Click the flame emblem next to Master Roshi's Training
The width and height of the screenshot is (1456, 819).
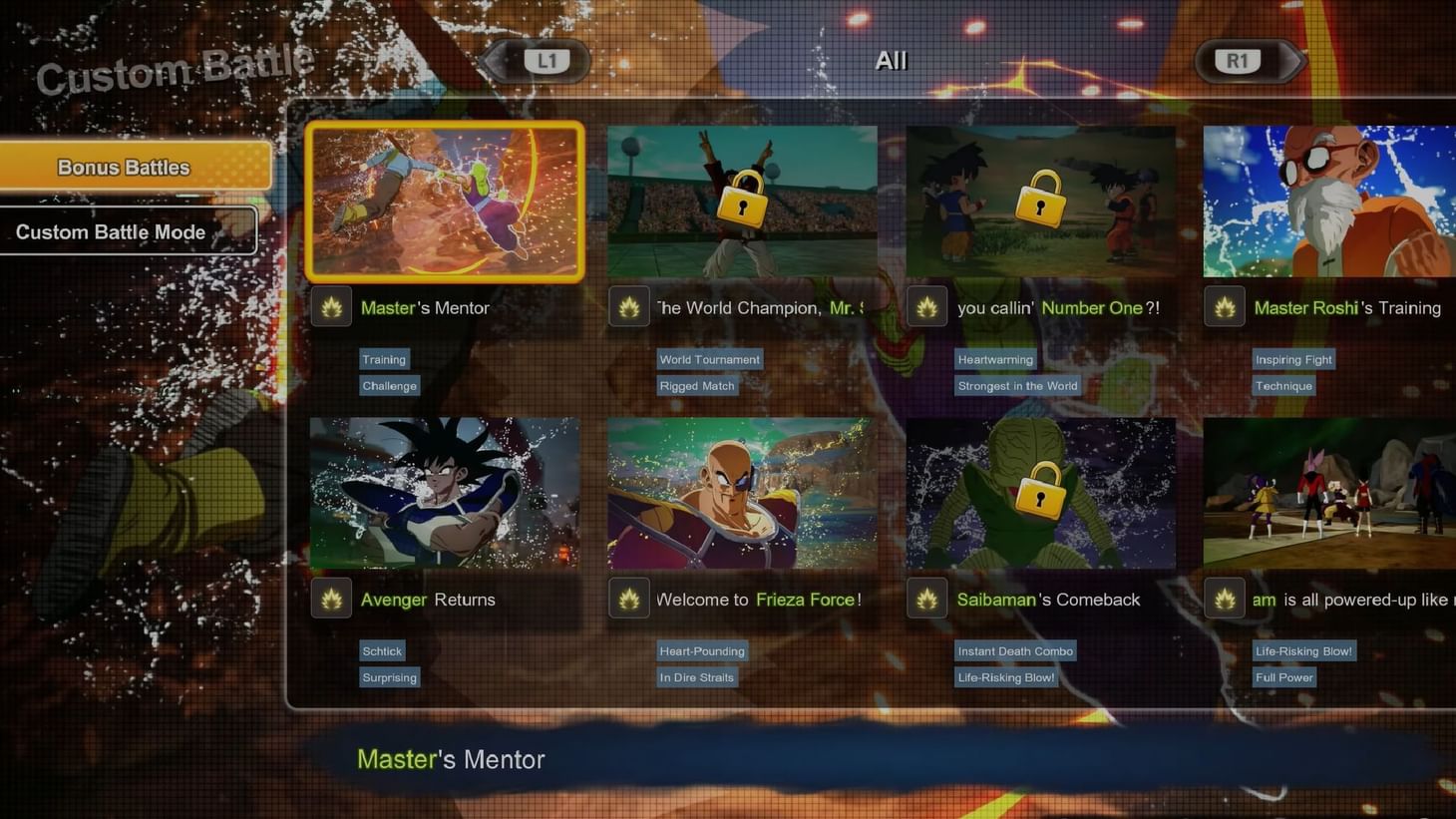(1225, 307)
